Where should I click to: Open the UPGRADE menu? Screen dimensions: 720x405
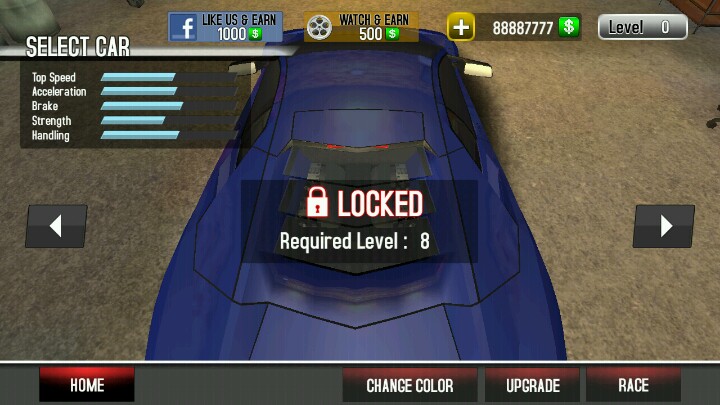(532, 385)
